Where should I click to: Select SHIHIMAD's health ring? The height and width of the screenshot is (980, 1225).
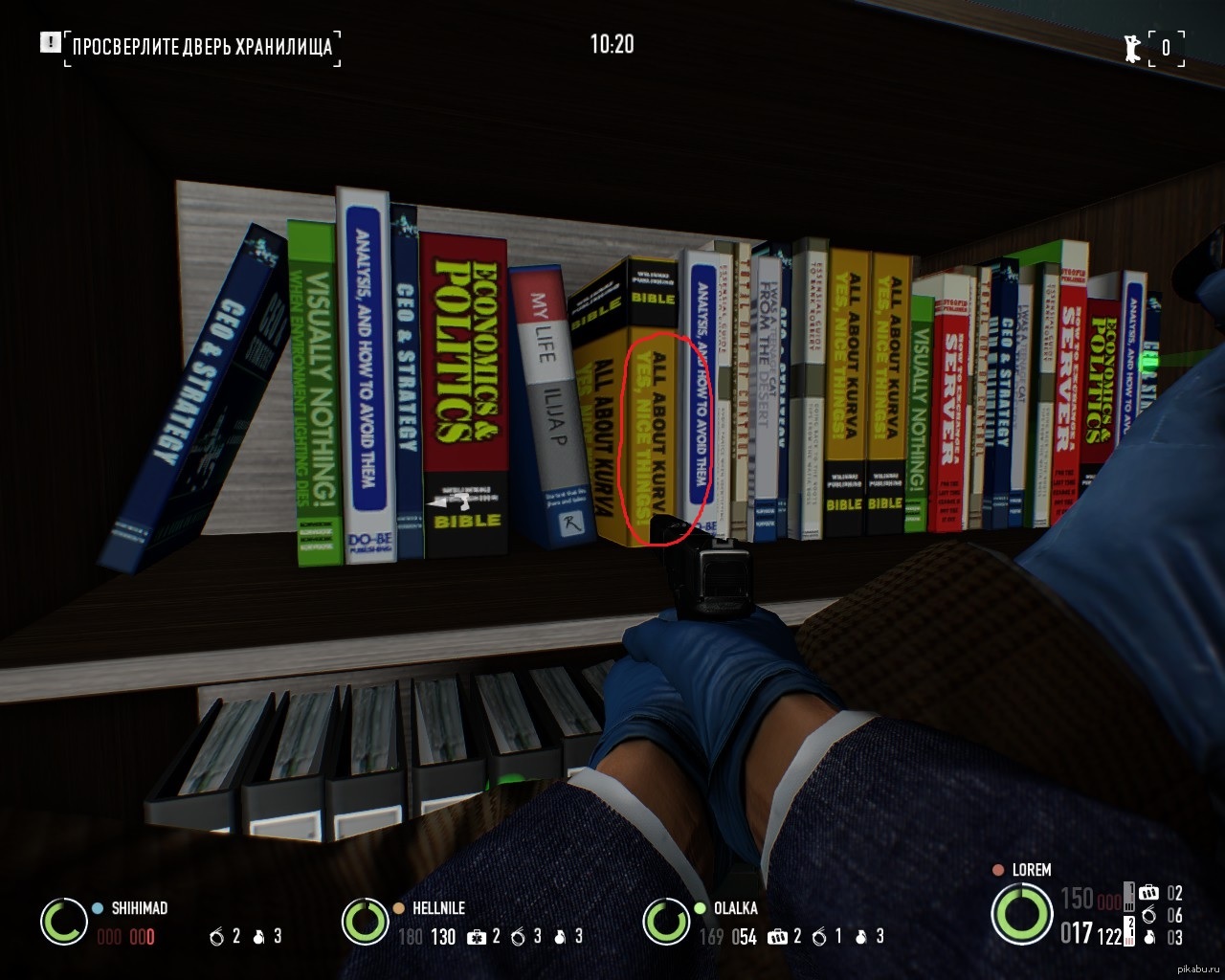pos(64,922)
